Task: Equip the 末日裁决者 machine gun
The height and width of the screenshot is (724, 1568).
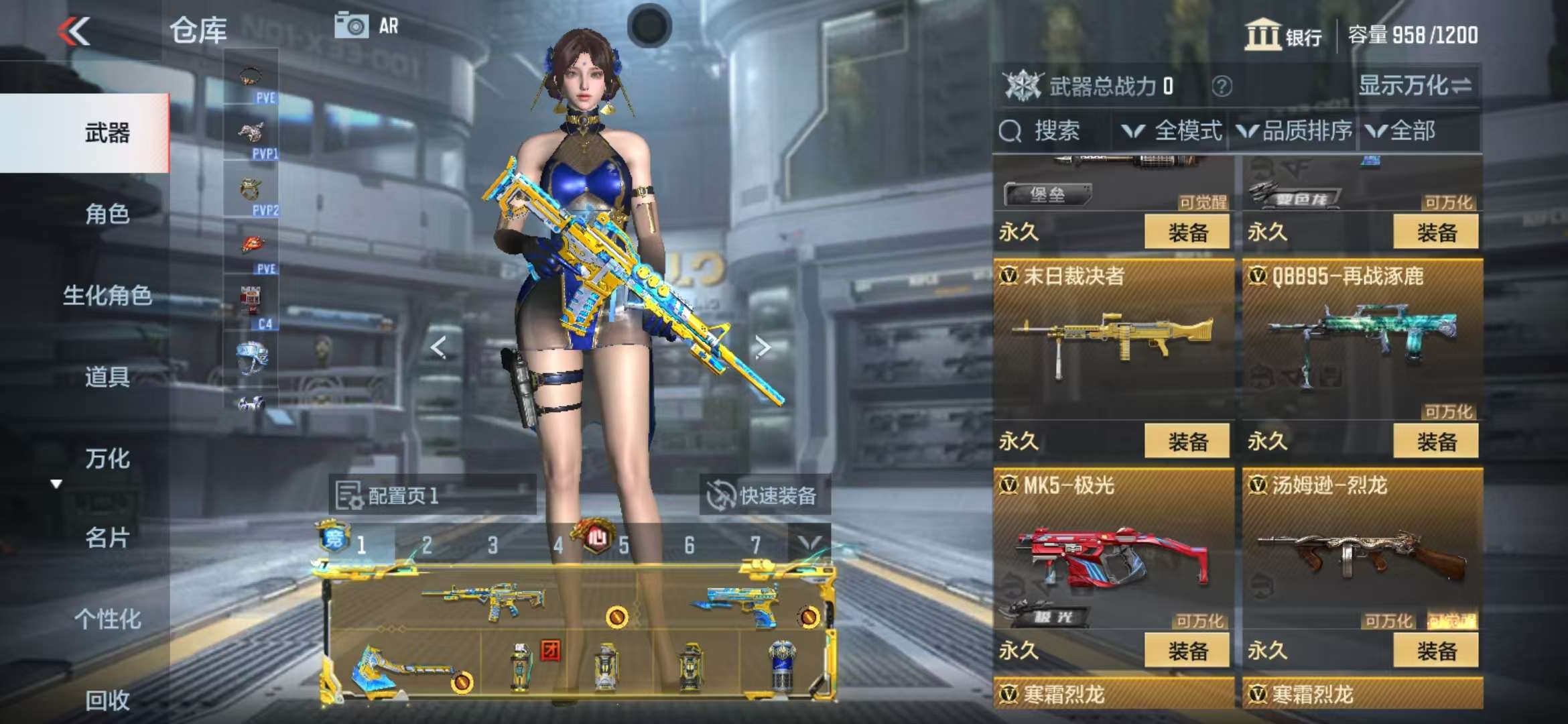Action: [x=1187, y=441]
